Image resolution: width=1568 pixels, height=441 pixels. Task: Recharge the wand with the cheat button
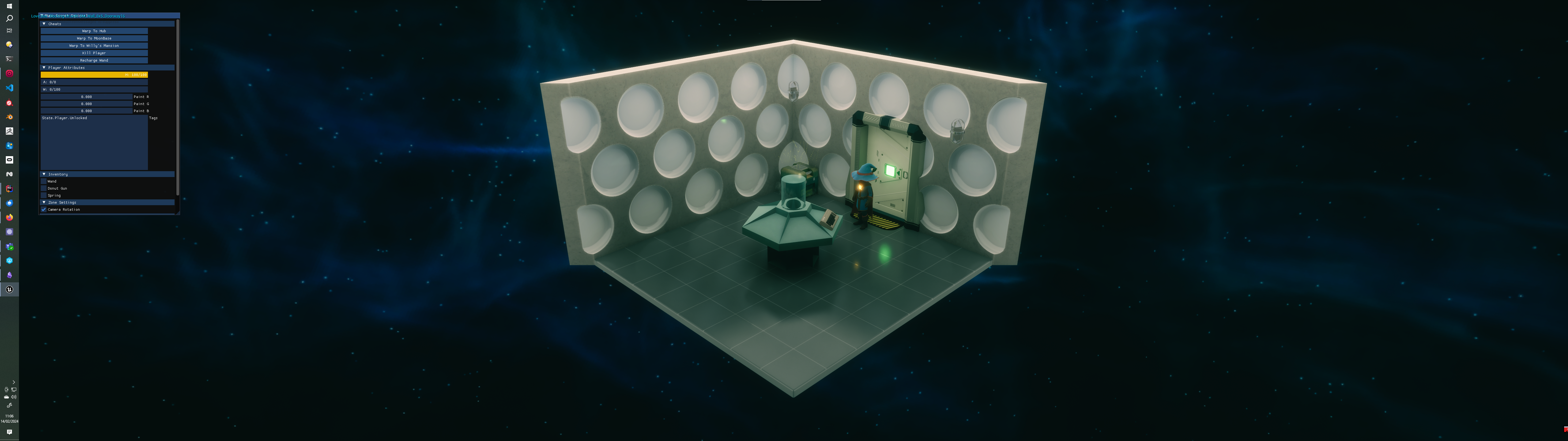pos(94,60)
